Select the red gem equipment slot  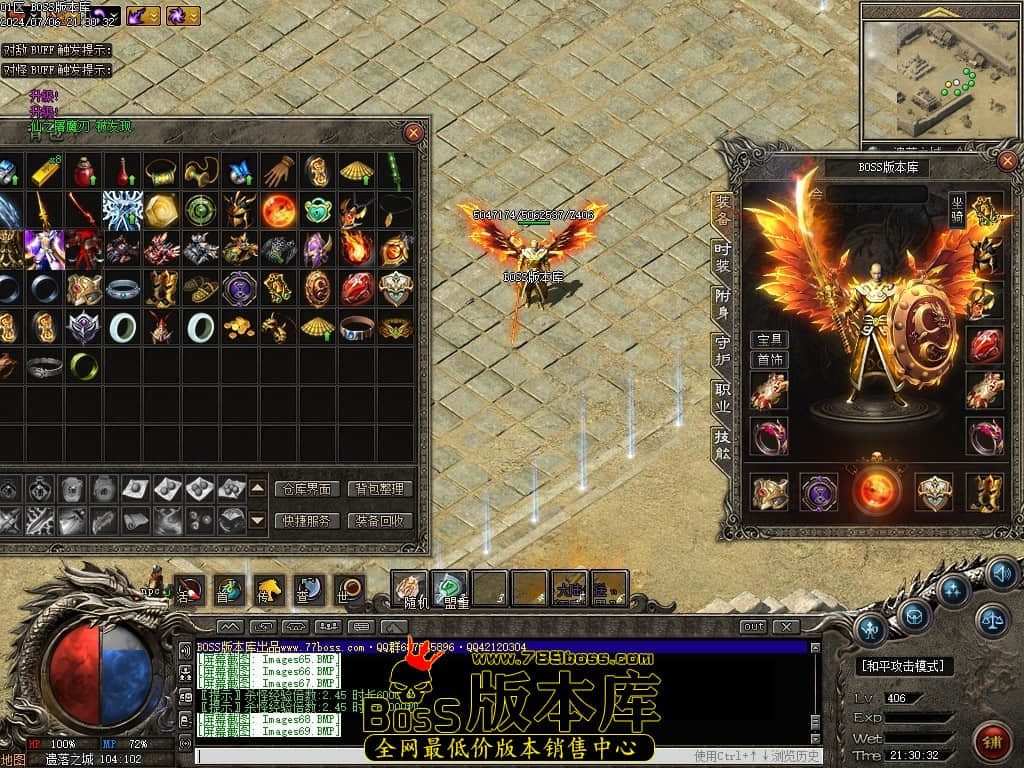985,344
